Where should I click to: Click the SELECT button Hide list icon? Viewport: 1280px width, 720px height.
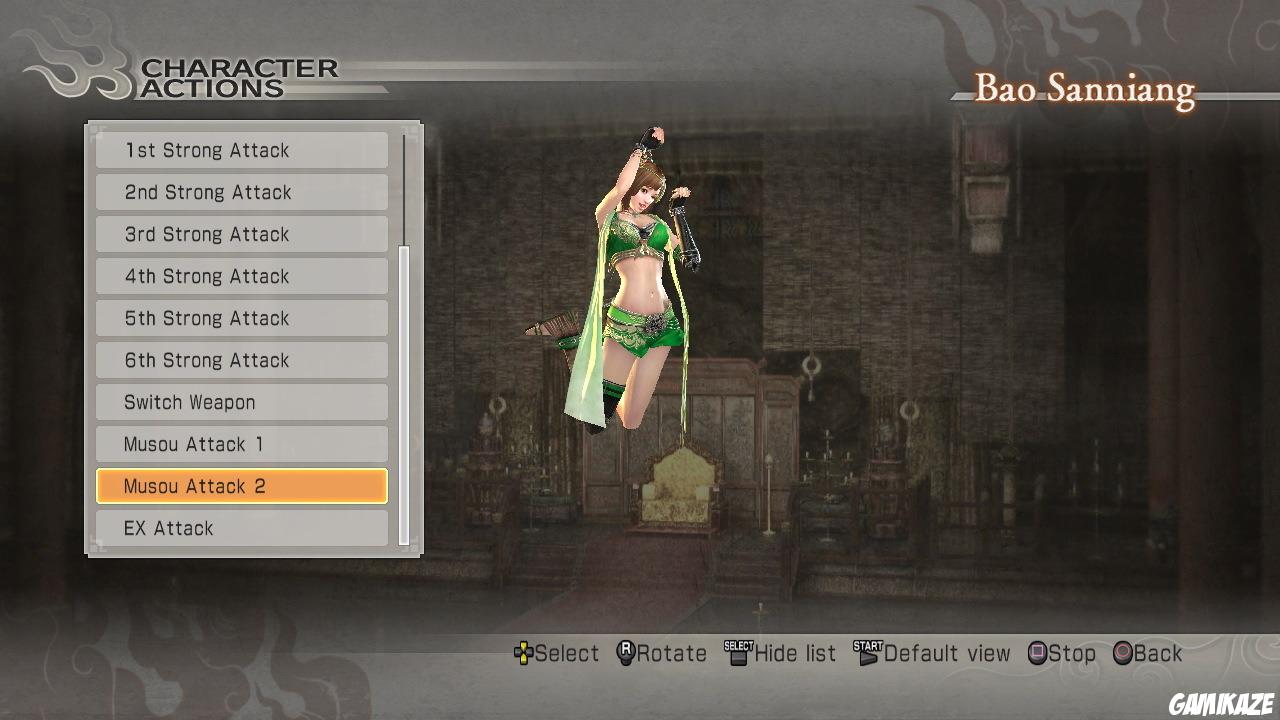point(737,652)
